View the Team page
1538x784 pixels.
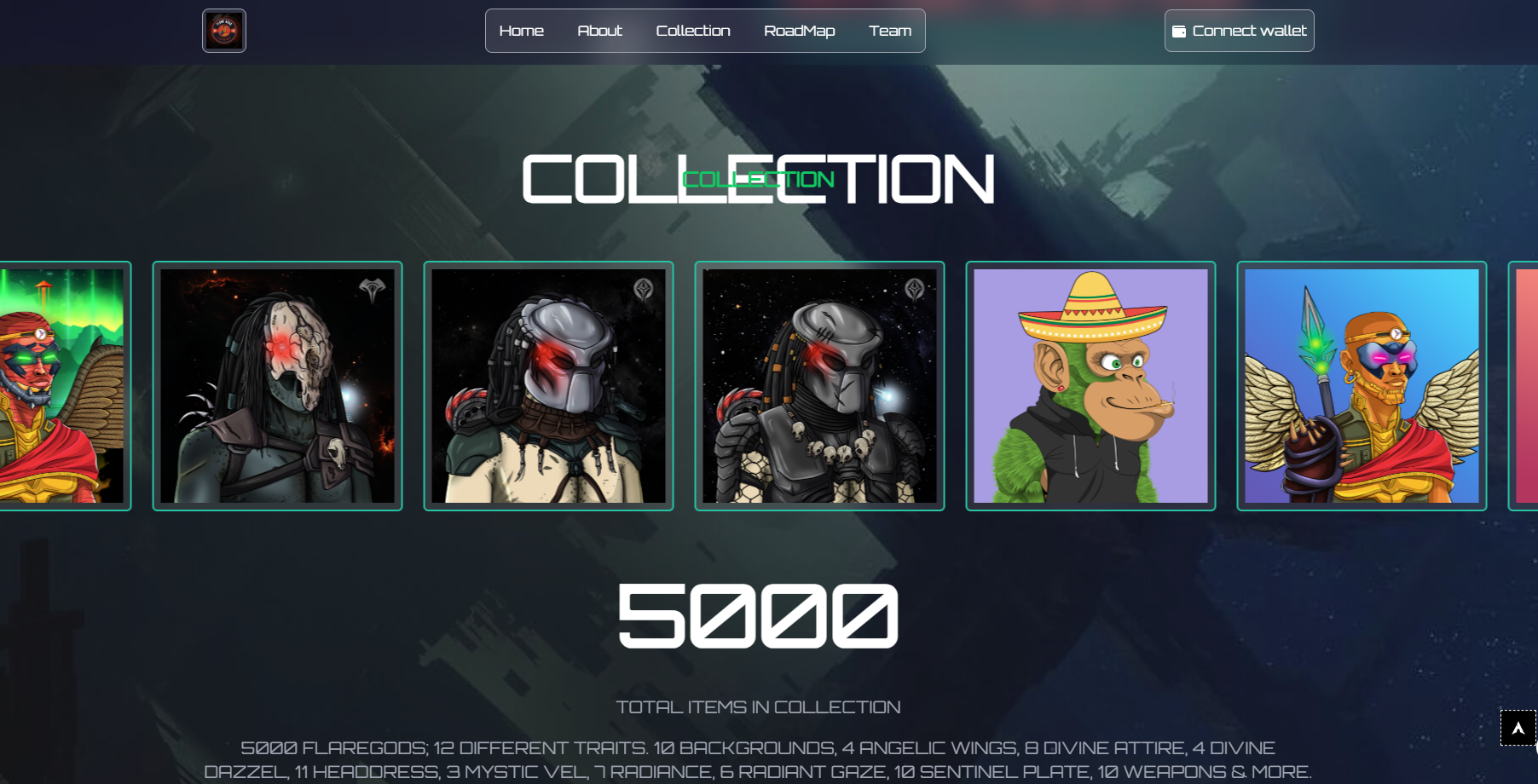pyautogui.click(x=890, y=31)
